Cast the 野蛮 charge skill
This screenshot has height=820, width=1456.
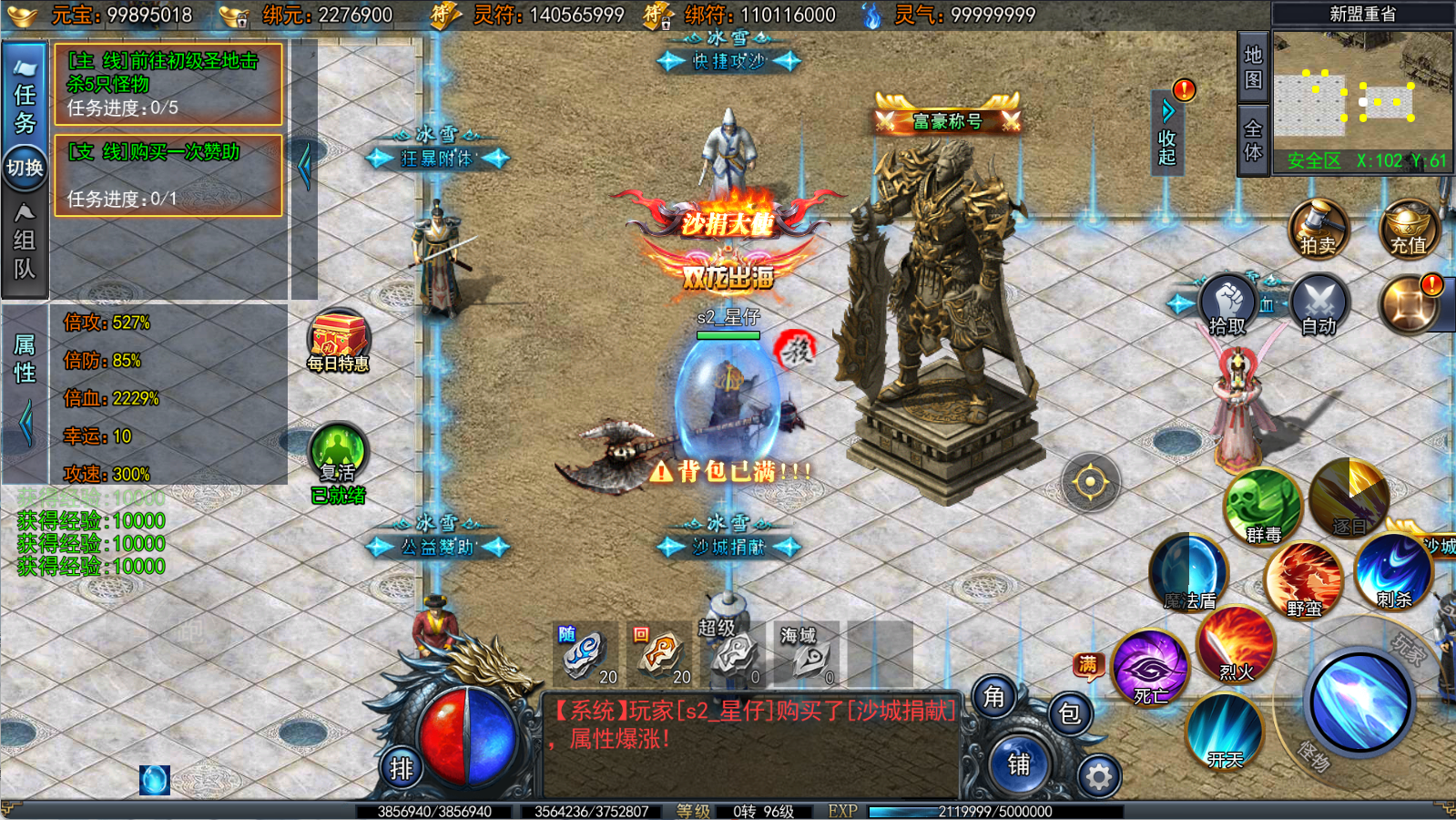click(1303, 579)
